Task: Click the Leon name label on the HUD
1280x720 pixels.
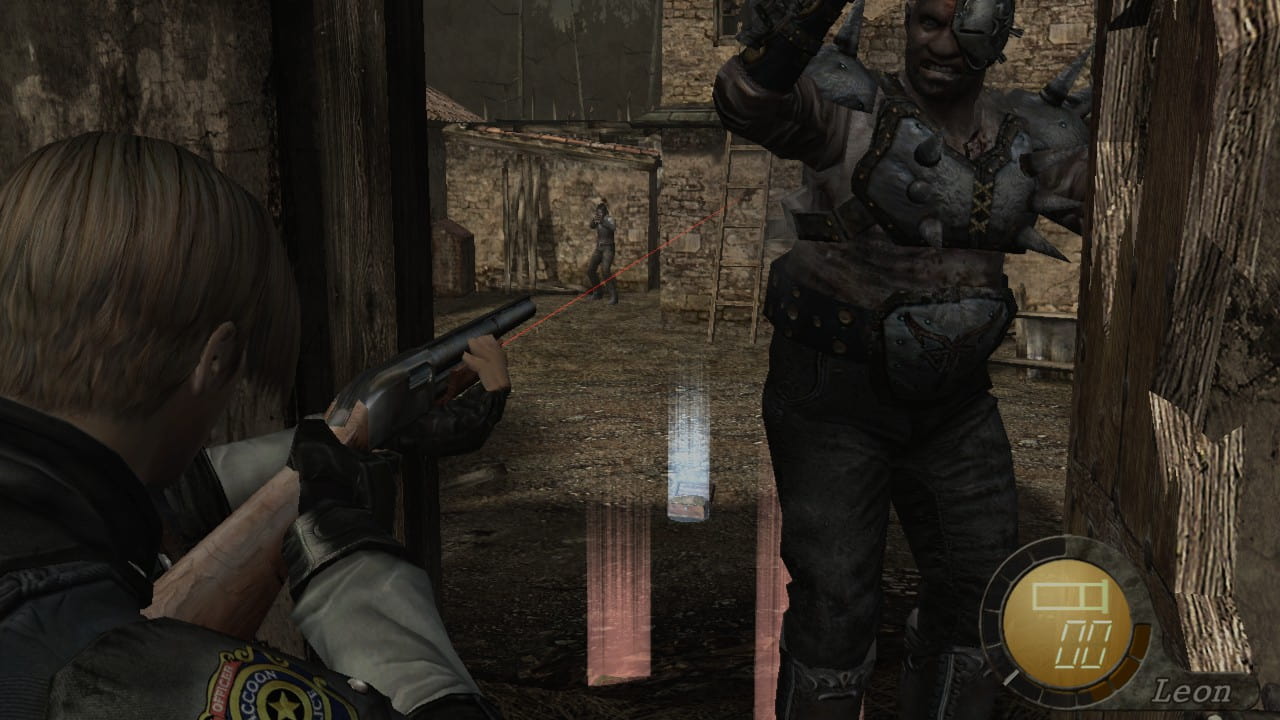Action: coord(1196,688)
